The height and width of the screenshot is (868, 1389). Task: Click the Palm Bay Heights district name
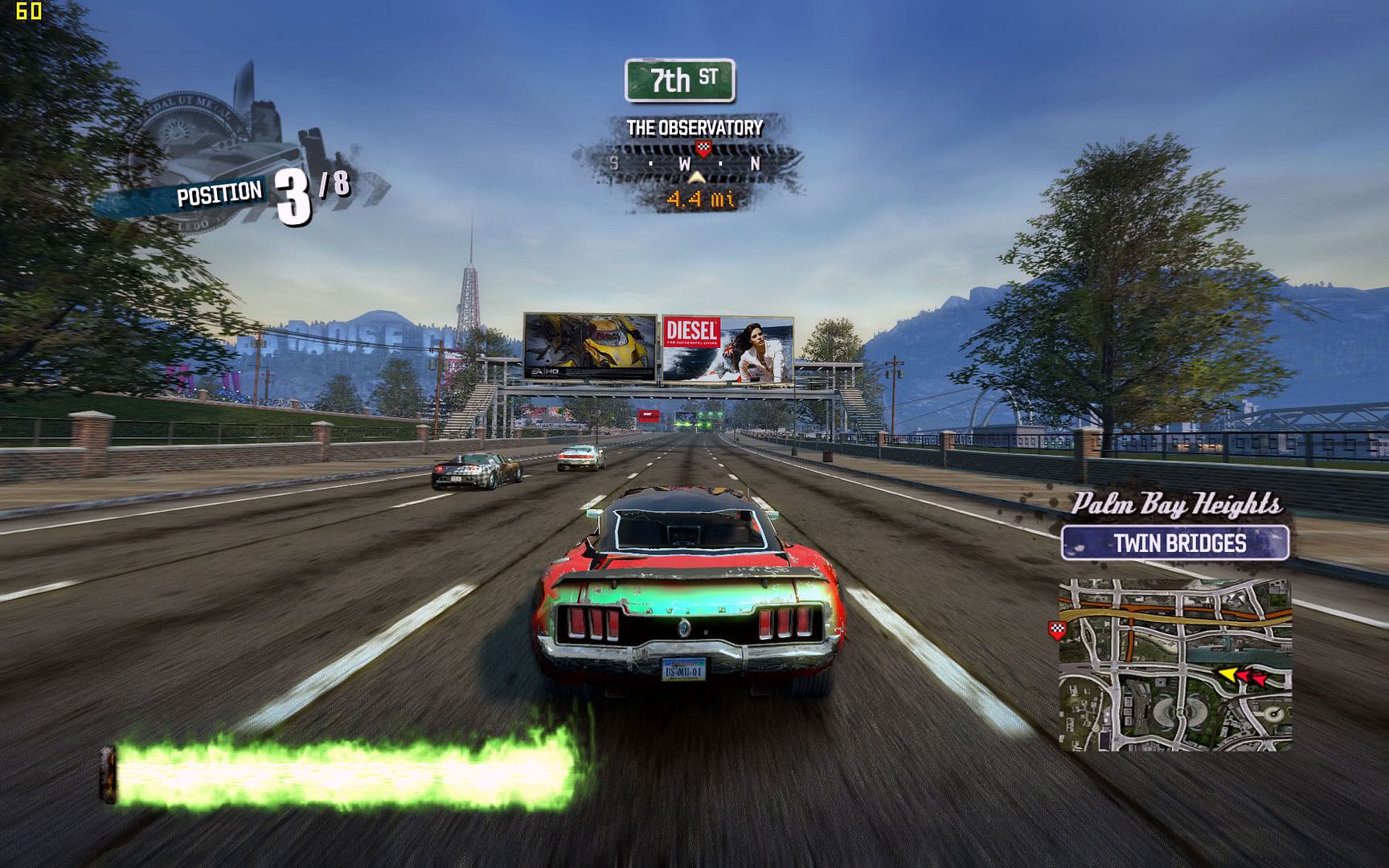click(1176, 504)
